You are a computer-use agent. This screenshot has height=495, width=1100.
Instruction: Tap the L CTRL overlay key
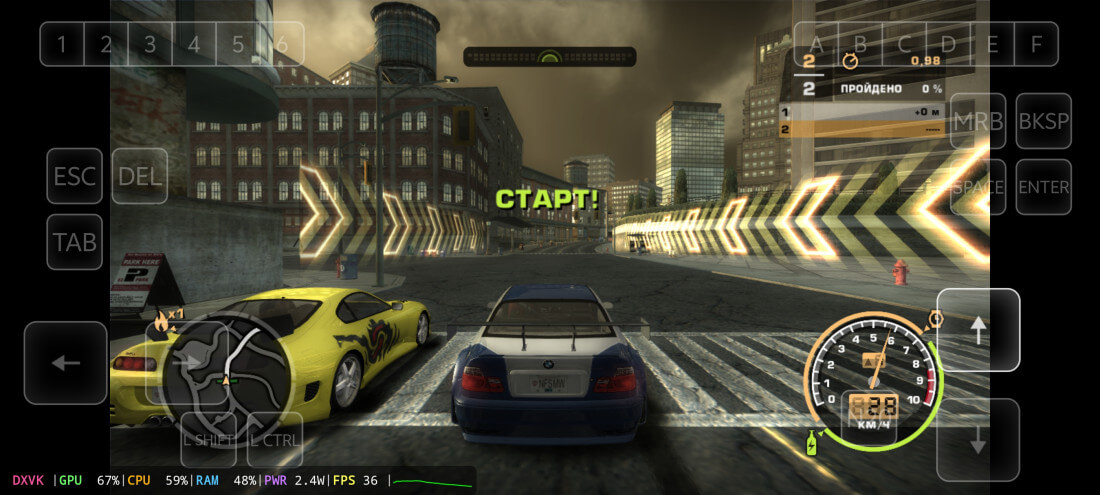coord(274,439)
